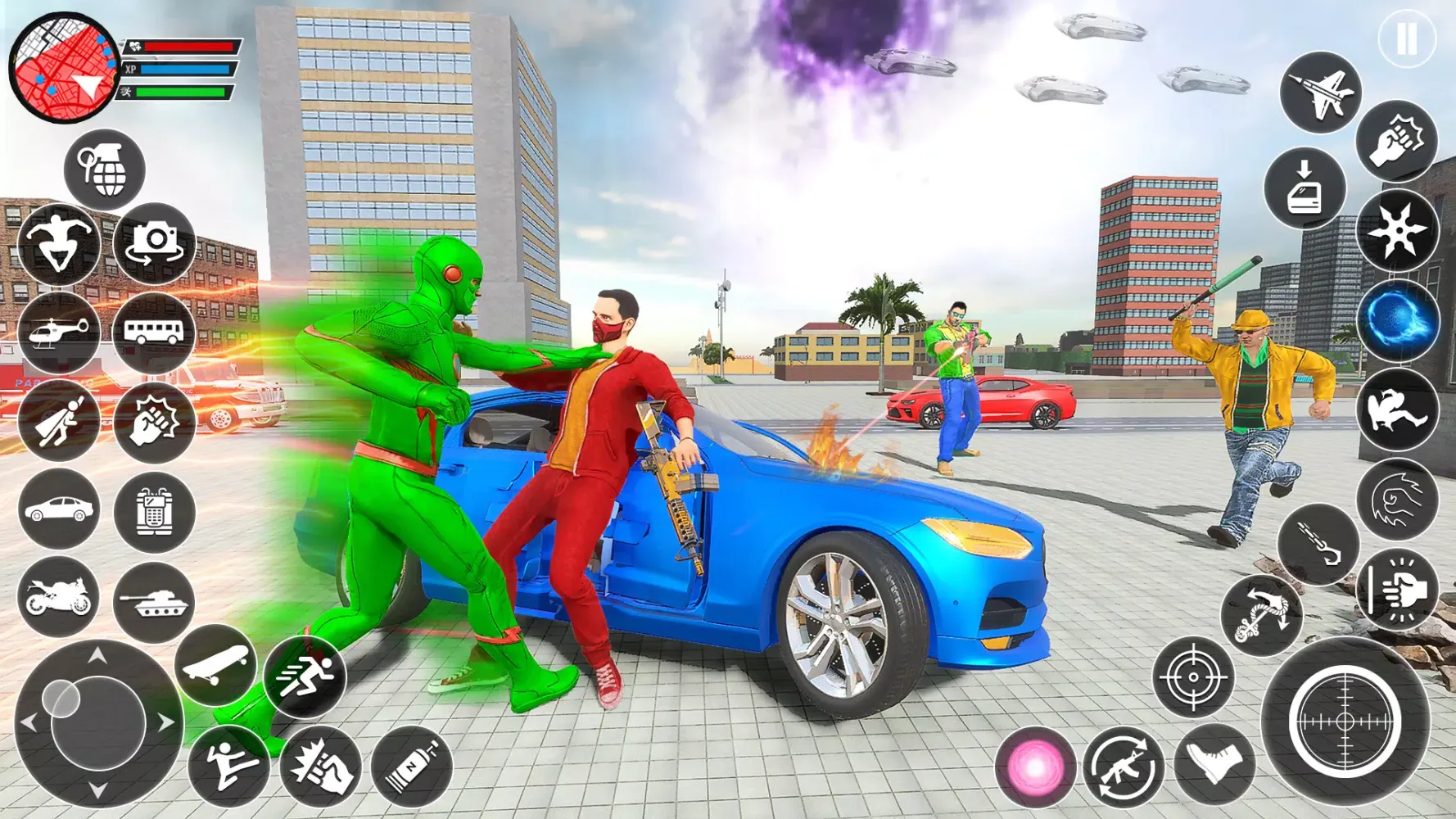
Task: Tap the supply drop icon
Action: 1308,190
